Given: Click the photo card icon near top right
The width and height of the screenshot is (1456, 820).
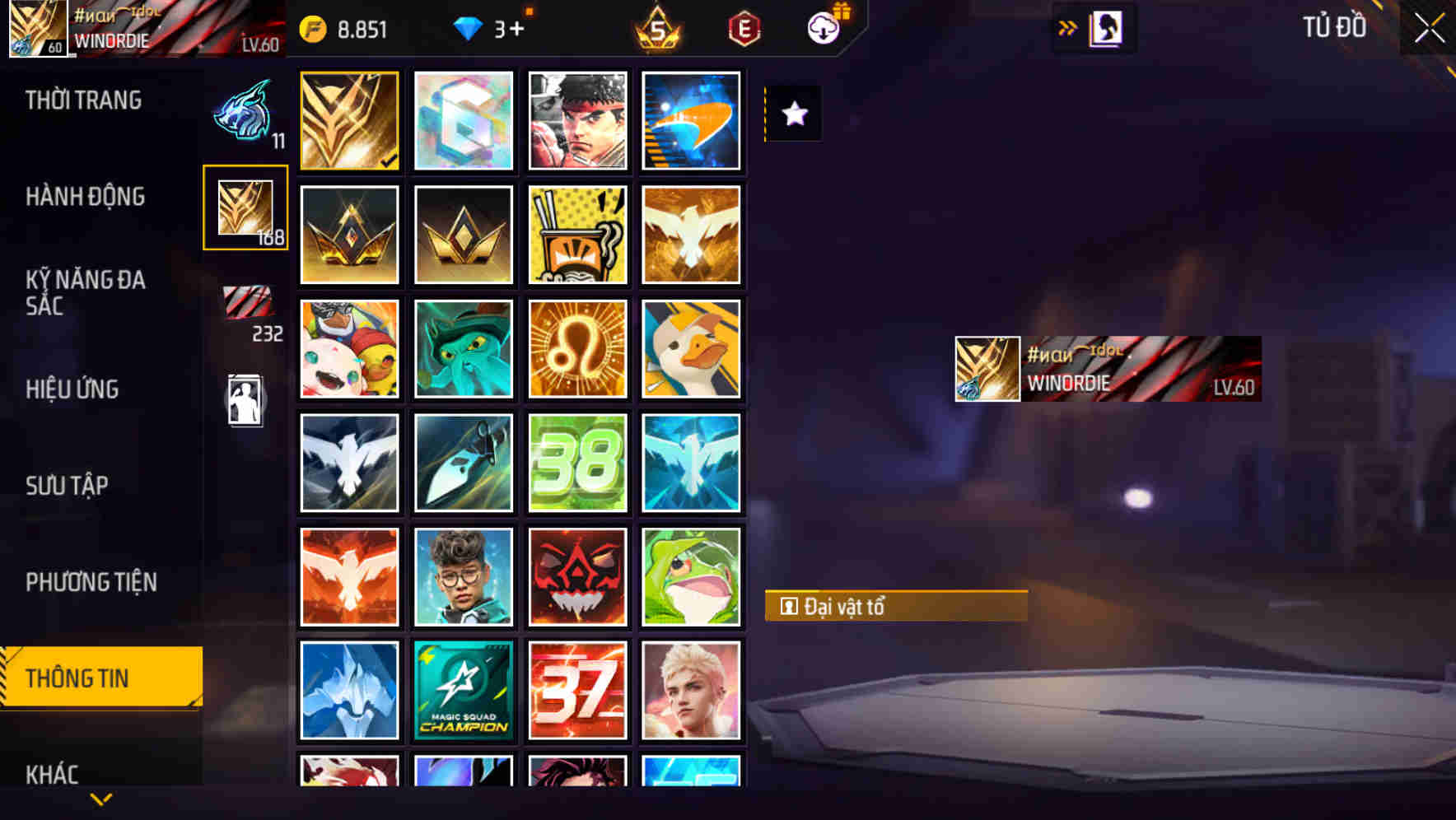Looking at the screenshot, I should (x=1104, y=27).
